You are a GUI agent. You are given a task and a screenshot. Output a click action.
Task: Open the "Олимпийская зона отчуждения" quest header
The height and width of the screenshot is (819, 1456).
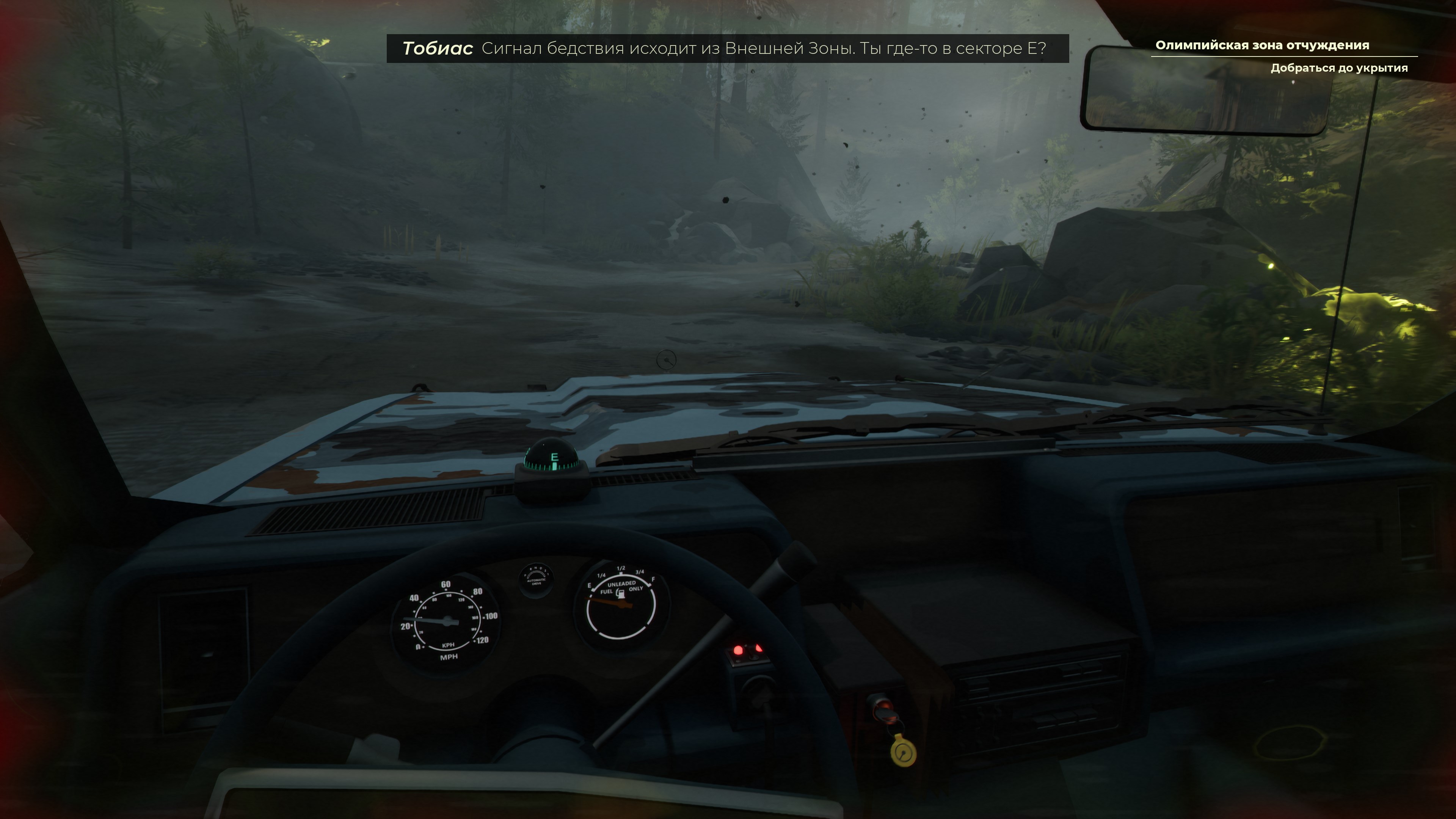(x=1261, y=45)
